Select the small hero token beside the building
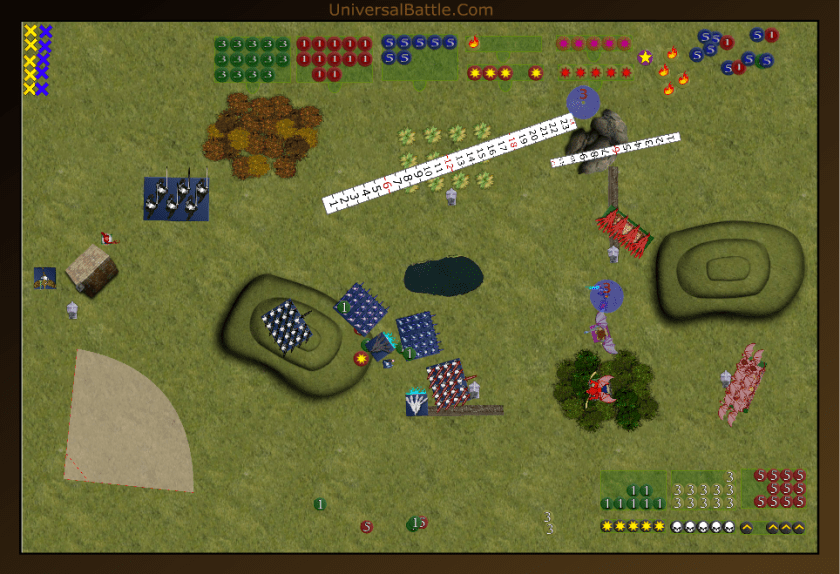Screen dimensions: 840x574 pyautogui.click(x=45, y=278)
